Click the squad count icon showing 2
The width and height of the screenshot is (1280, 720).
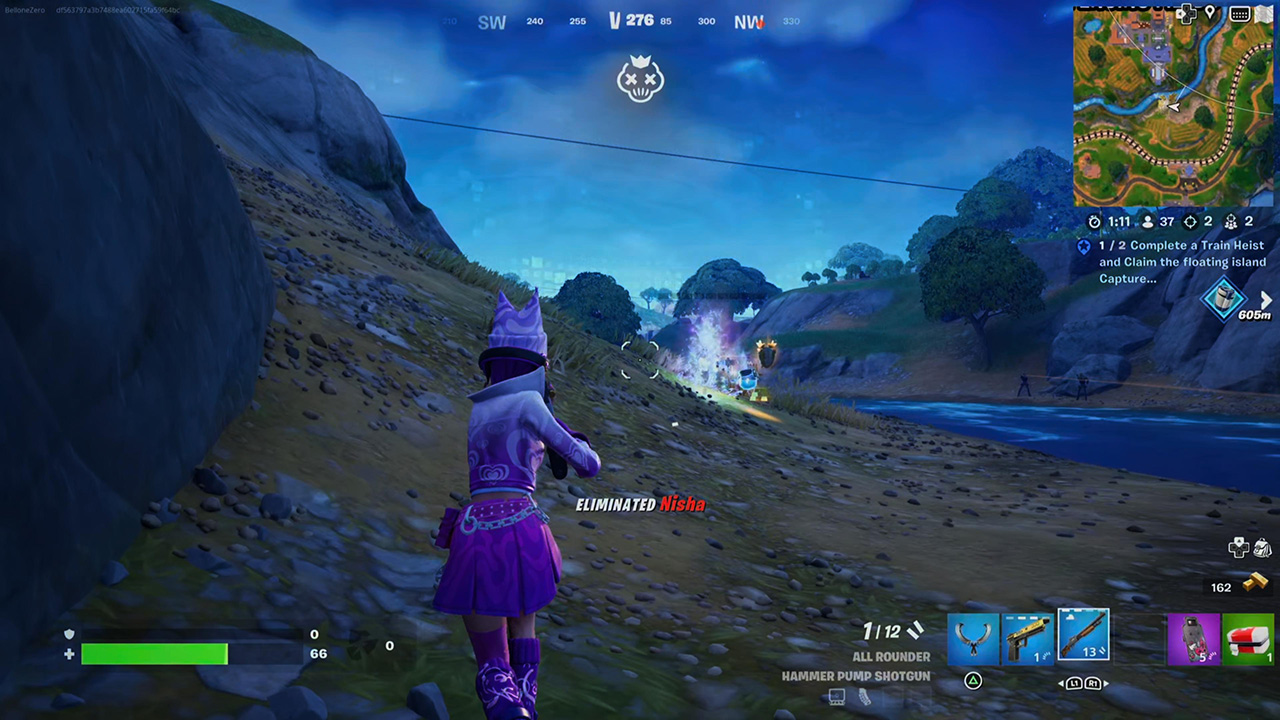click(1232, 222)
